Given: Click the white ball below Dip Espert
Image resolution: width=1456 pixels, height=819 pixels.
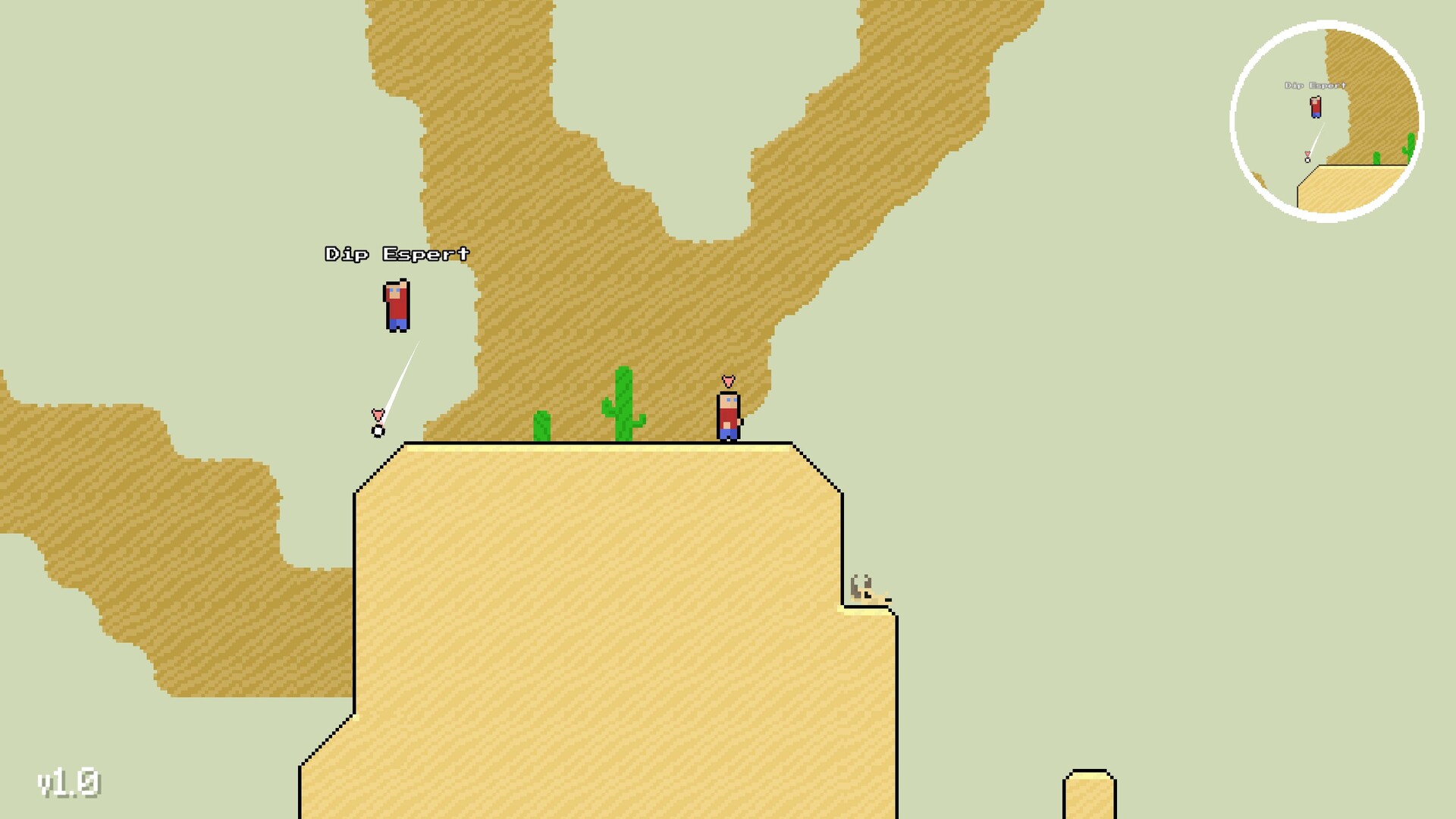Looking at the screenshot, I should pos(377,431).
